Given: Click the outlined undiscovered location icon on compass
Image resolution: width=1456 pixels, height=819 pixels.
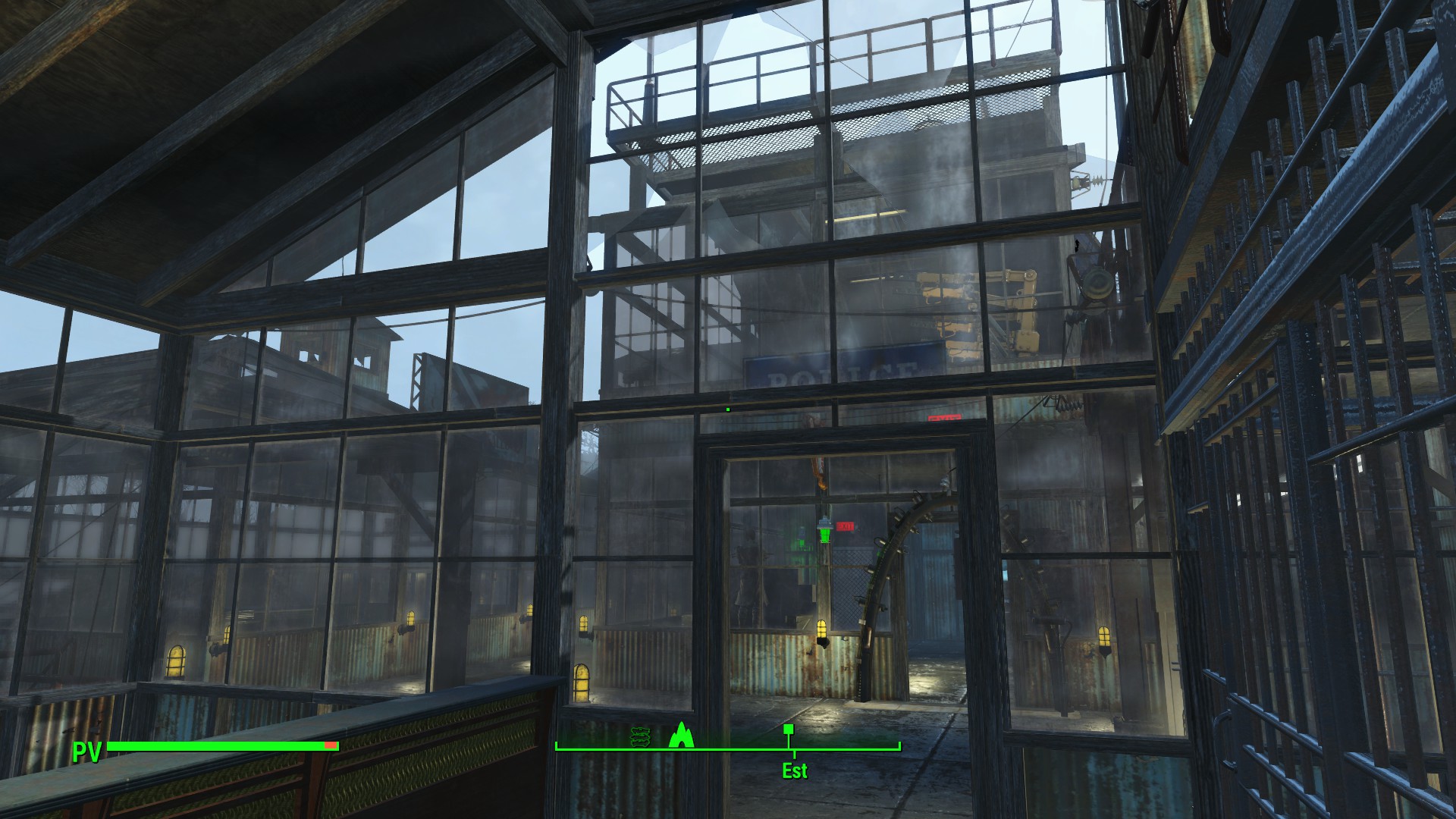Looking at the screenshot, I should pyautogui.click(x=640, y=736).
